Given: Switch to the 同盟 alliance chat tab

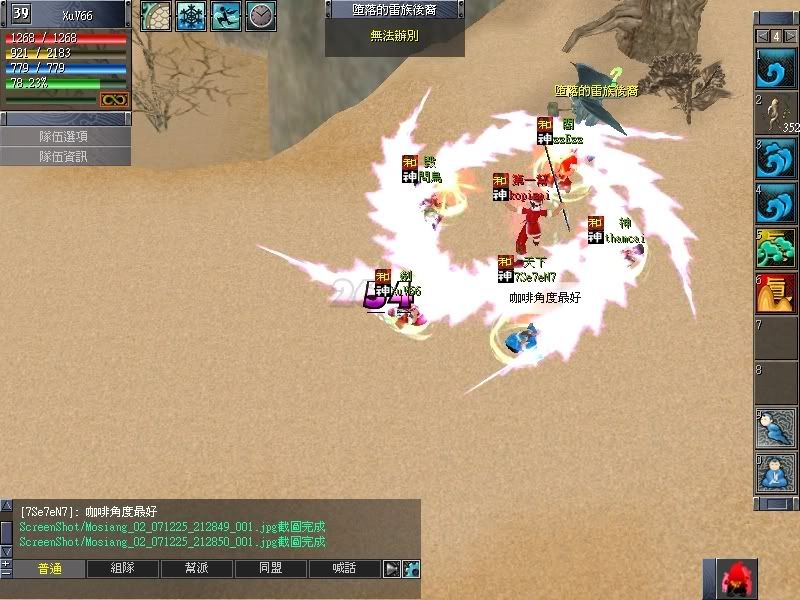Looking at the screenshot, I should [271, 569].
